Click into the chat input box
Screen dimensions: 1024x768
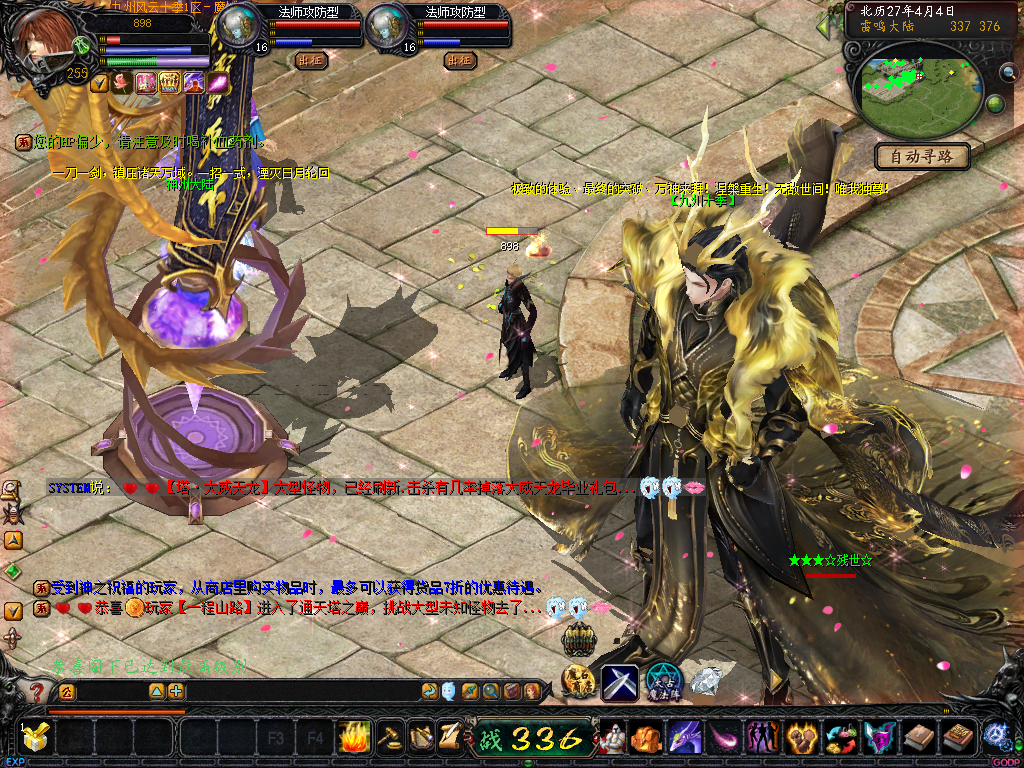tap(110, 691)
